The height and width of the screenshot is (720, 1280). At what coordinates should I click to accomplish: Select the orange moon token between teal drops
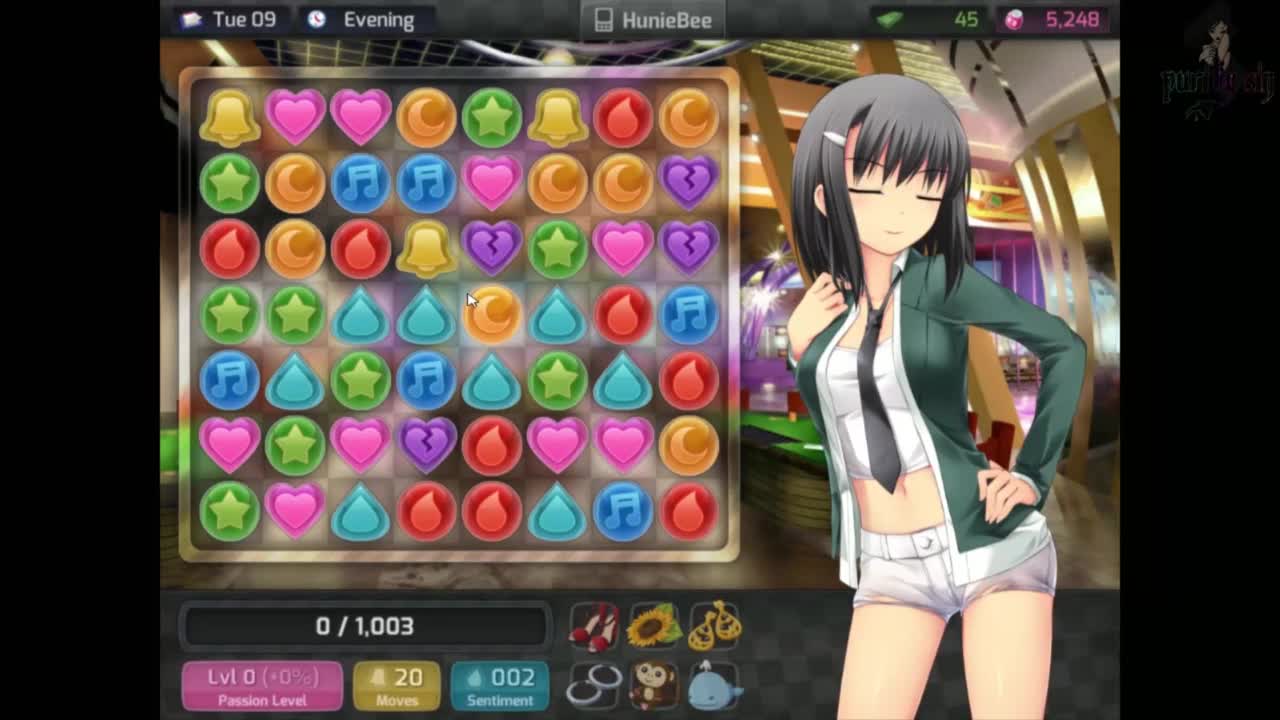point(492,314)
